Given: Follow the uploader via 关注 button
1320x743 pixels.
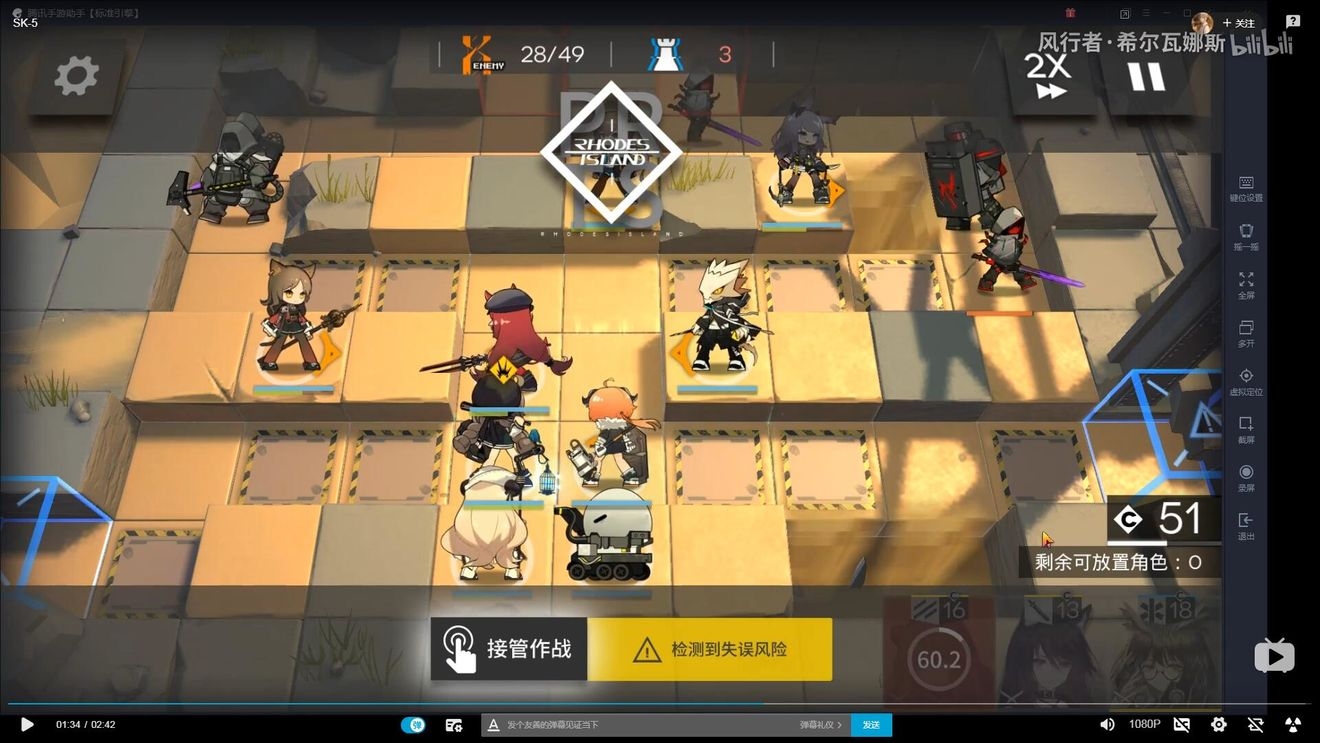Looking at the screenshot, I should (x=1238, y=23).
